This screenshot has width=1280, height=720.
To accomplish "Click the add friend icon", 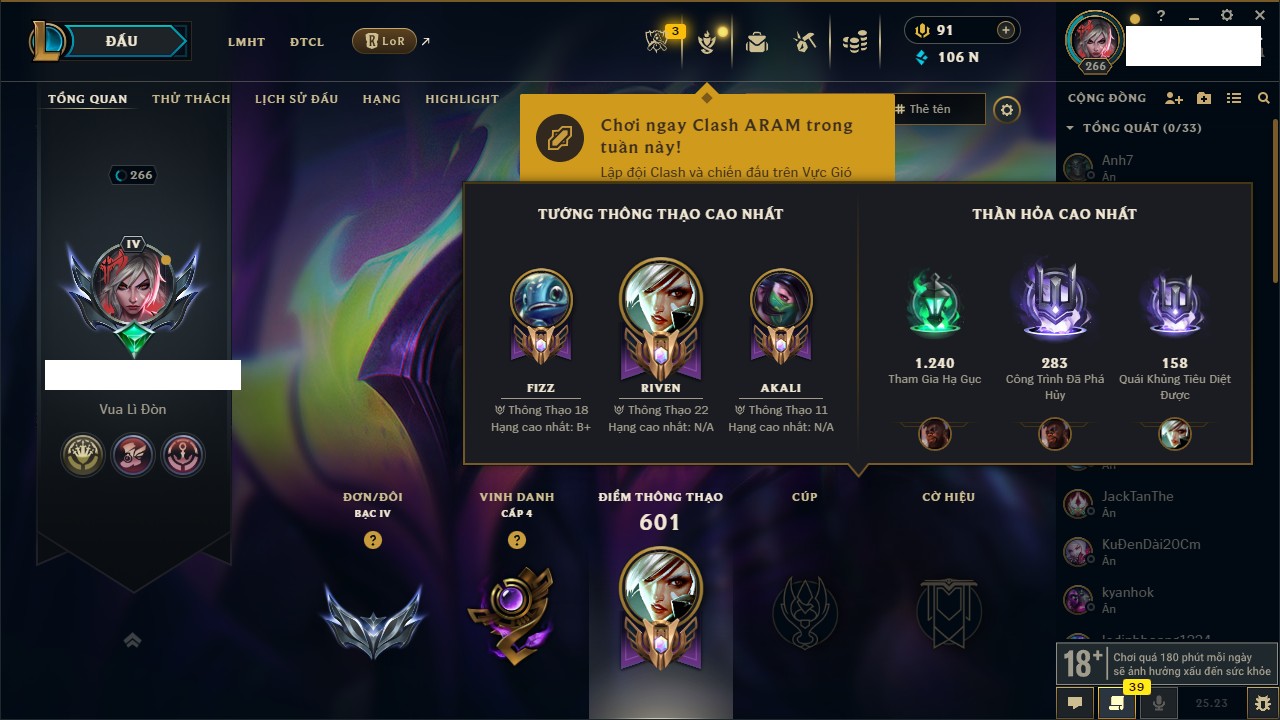I will pos(1174,98).
